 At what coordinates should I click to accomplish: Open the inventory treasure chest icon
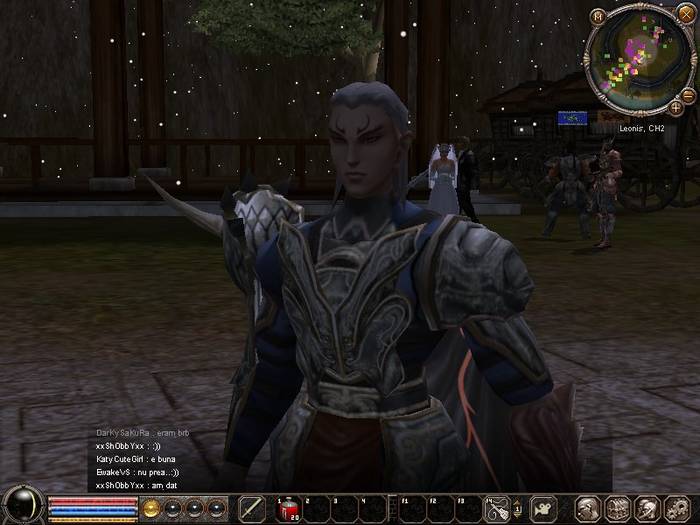618,508
